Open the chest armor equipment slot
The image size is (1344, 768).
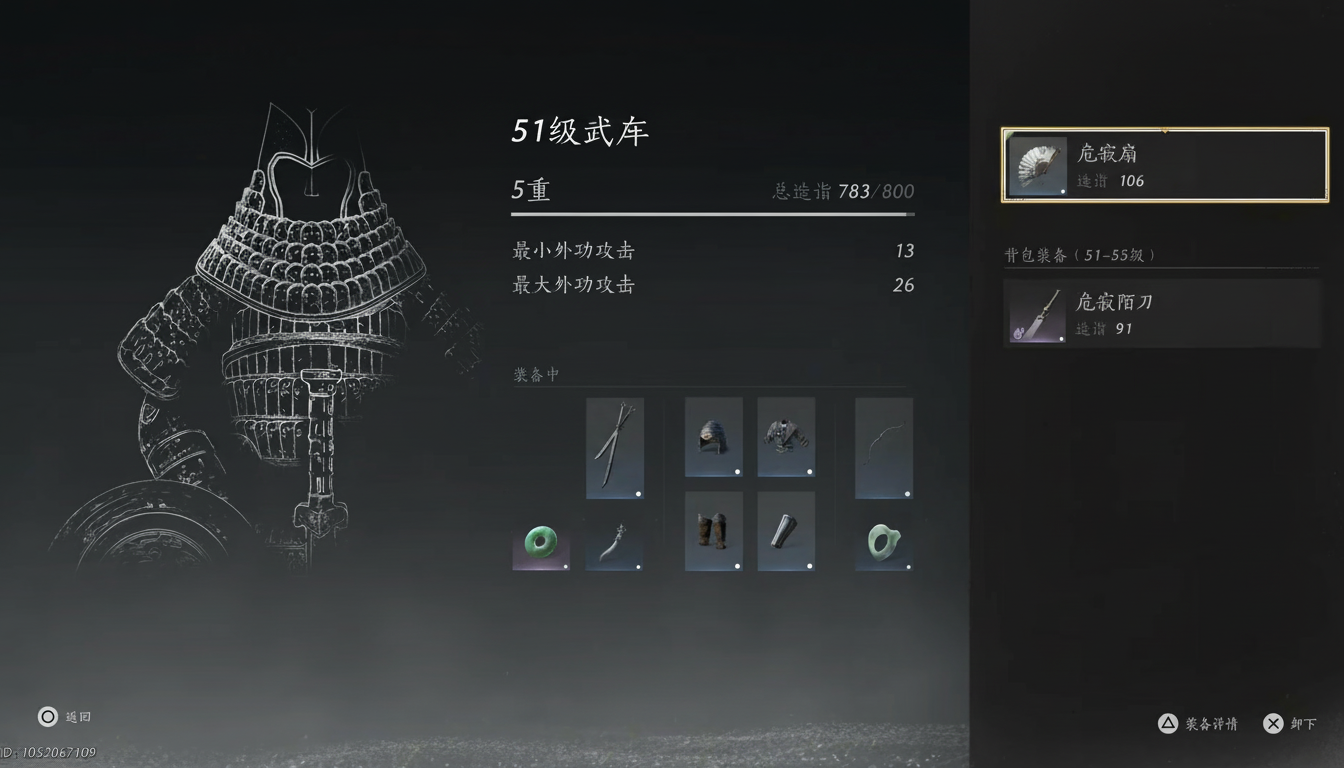(785, 437)
